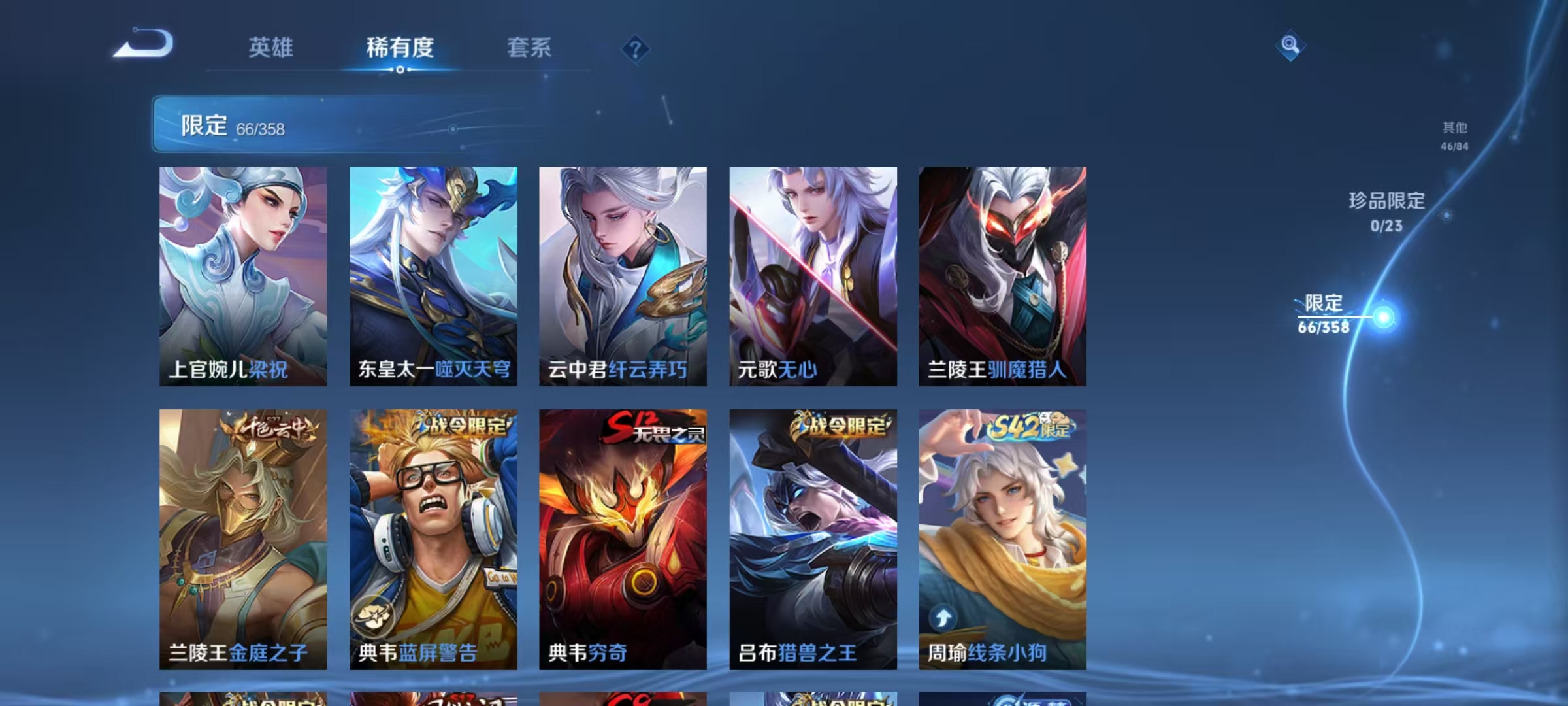Switch to the 套系 tab
Viewport: 1568px width, 706px height.
(531, 48)
